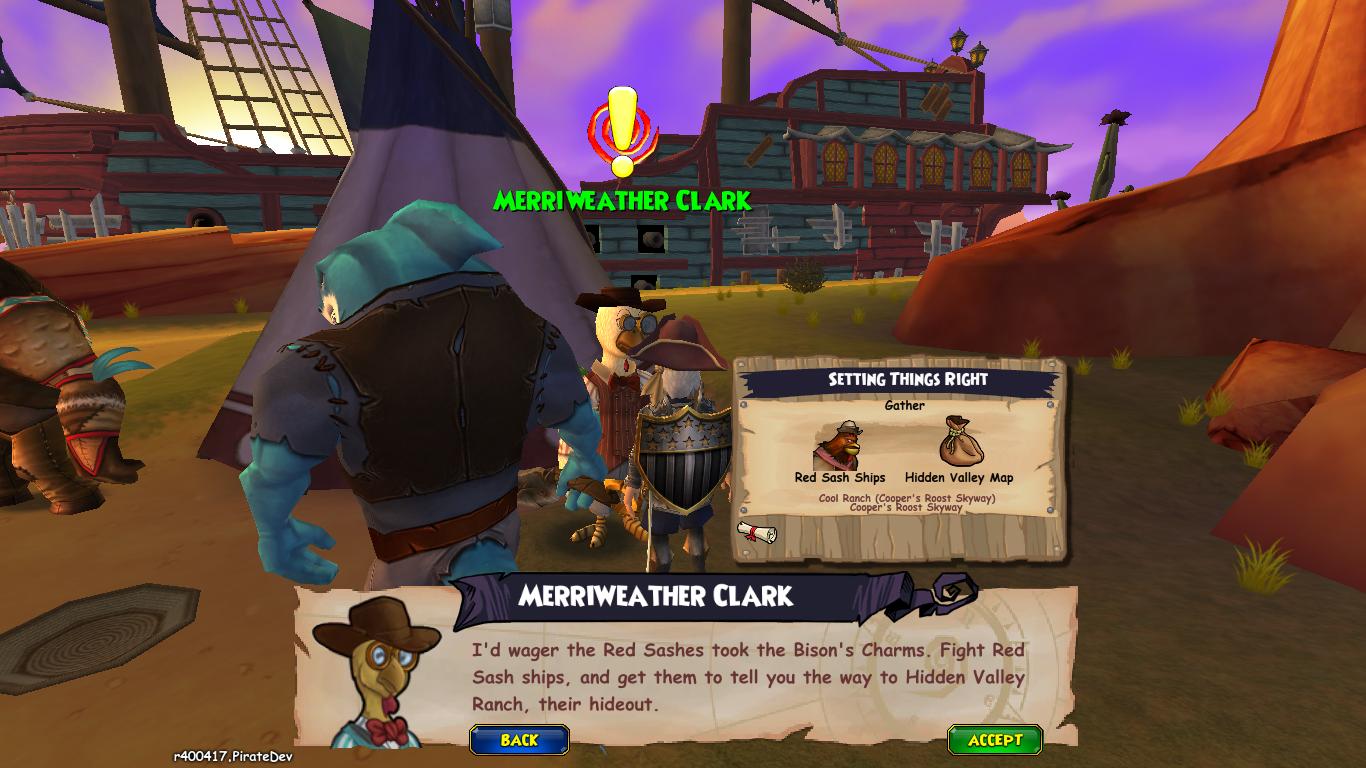
Task: Click the scroll icon on quest panel
Action: (756, 533)
